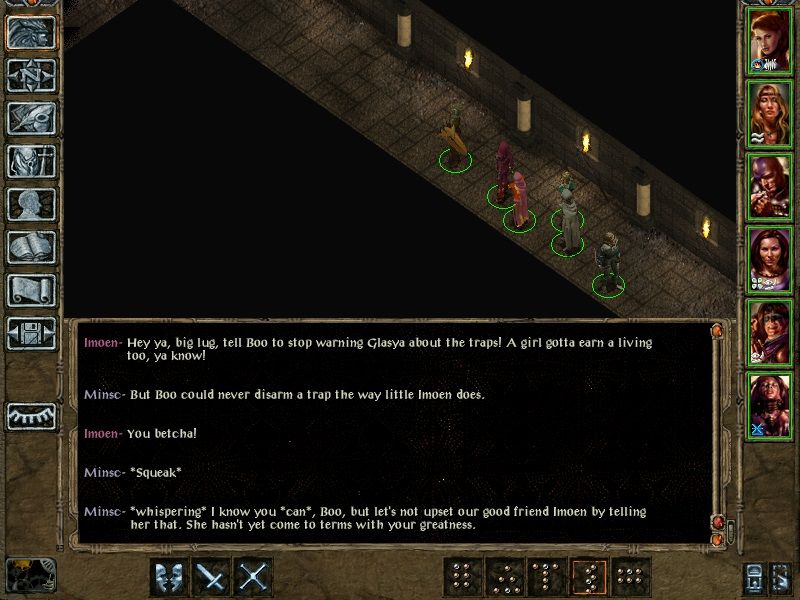Choose the single-sword attack action
Screen dimensions: 800x600
(212, 577)
